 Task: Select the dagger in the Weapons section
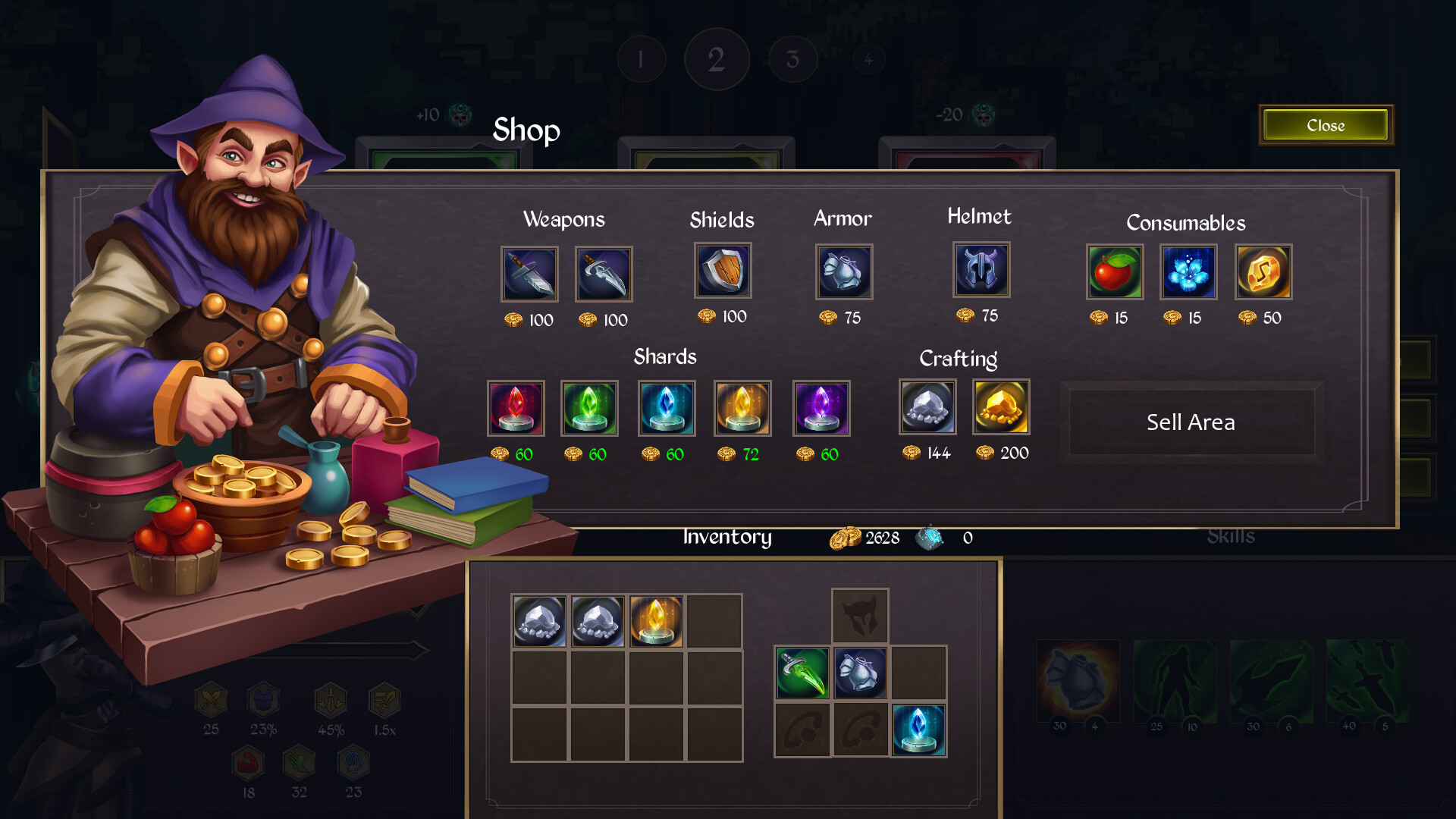(x=603, y=274)
